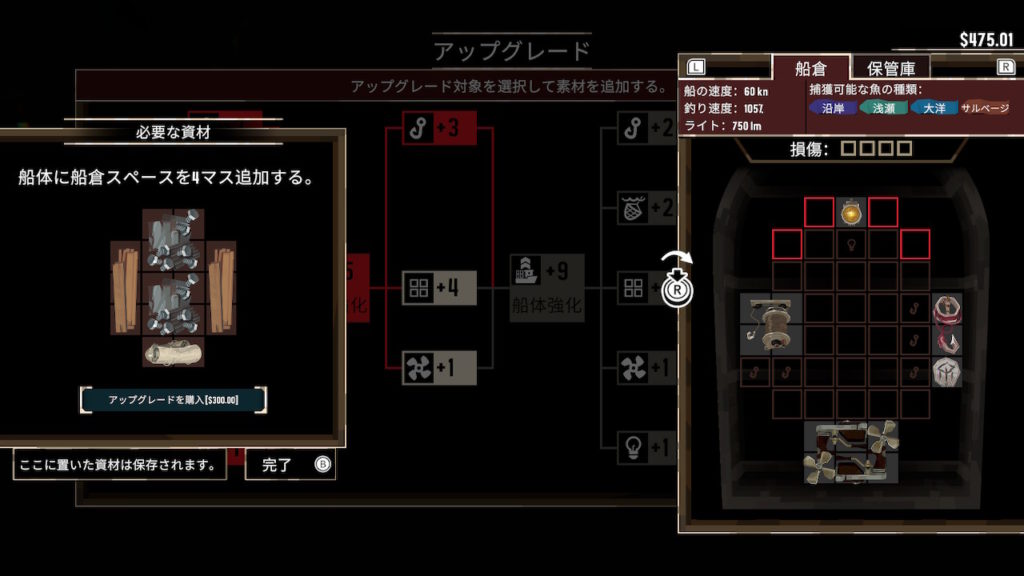The height and width of the screenshot is (576, 1024).
Task: Select the white net cage item
Action: pos(948,373)
